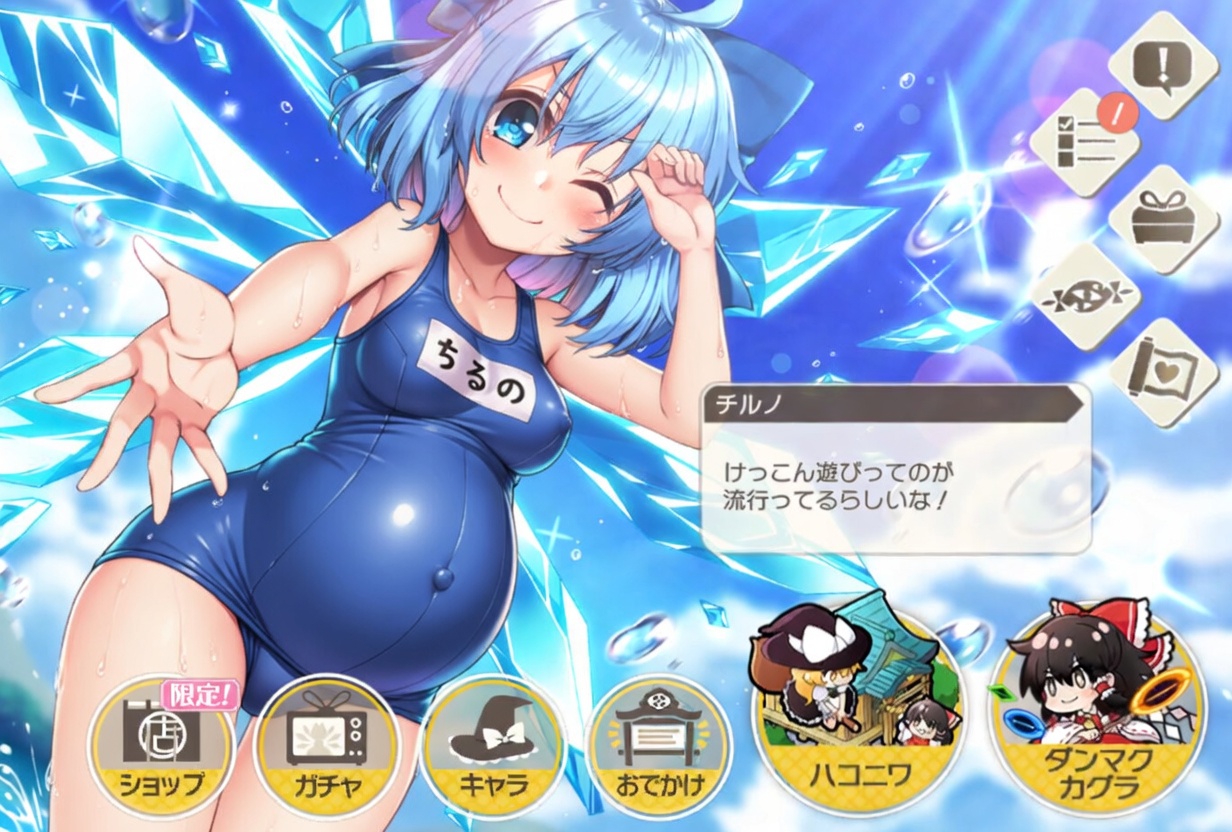The image size is (1232, 832).
Task: Open the キャラ character menu
Action: (x=493, y=747)
